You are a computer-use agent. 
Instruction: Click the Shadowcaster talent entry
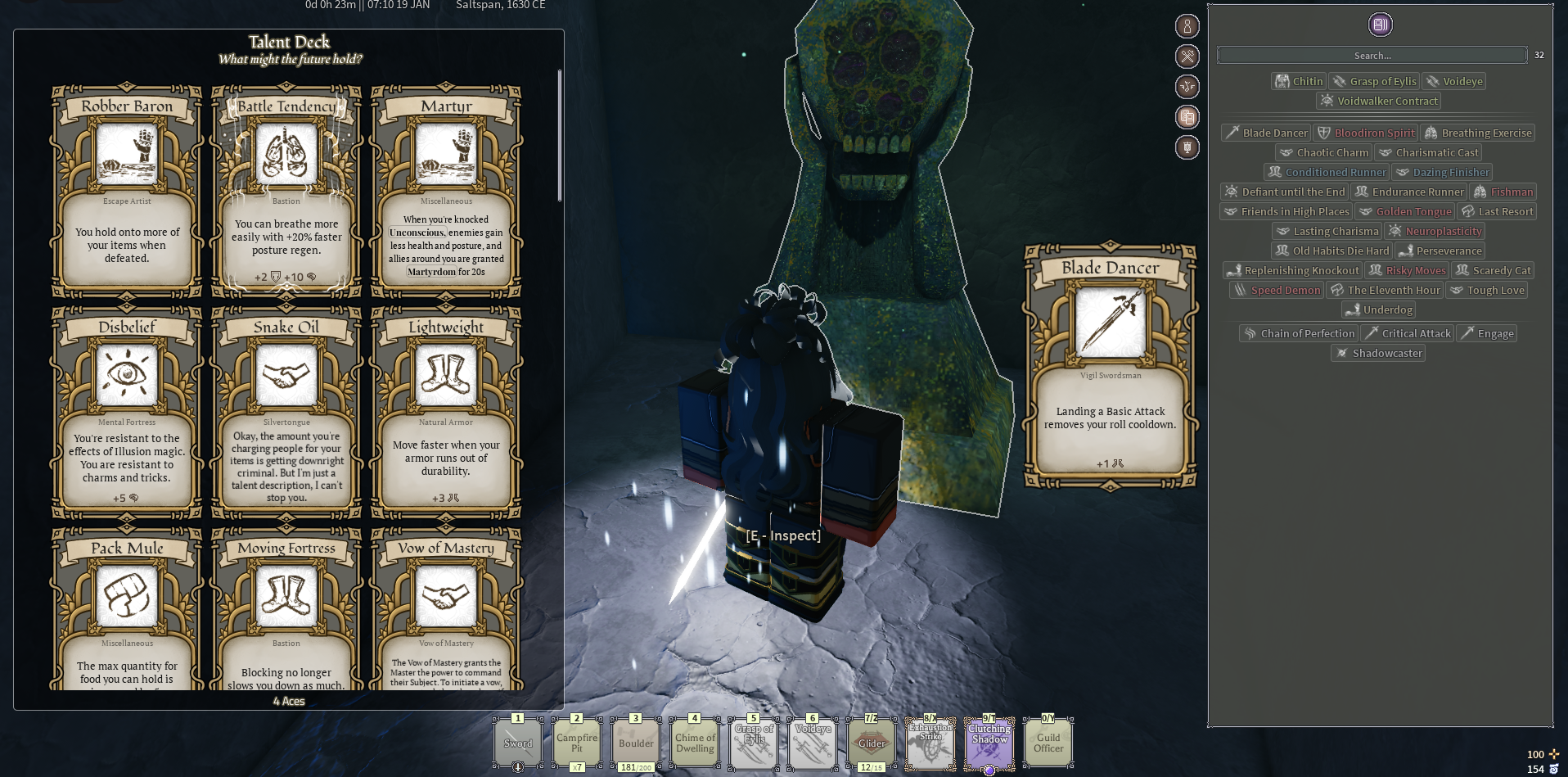[1379, 353]
